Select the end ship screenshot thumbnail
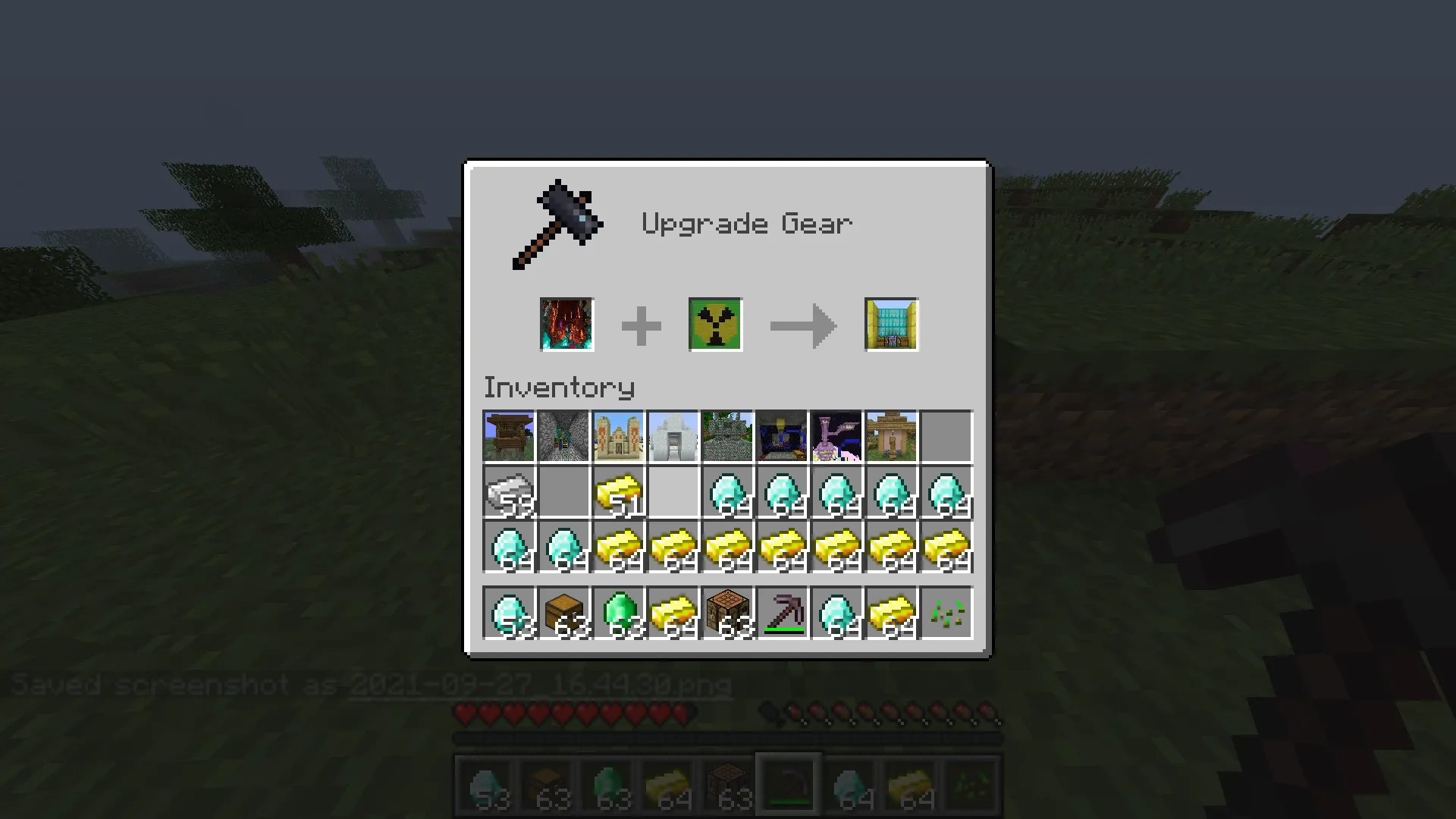 pyautogui.click(x=836, y=436)
